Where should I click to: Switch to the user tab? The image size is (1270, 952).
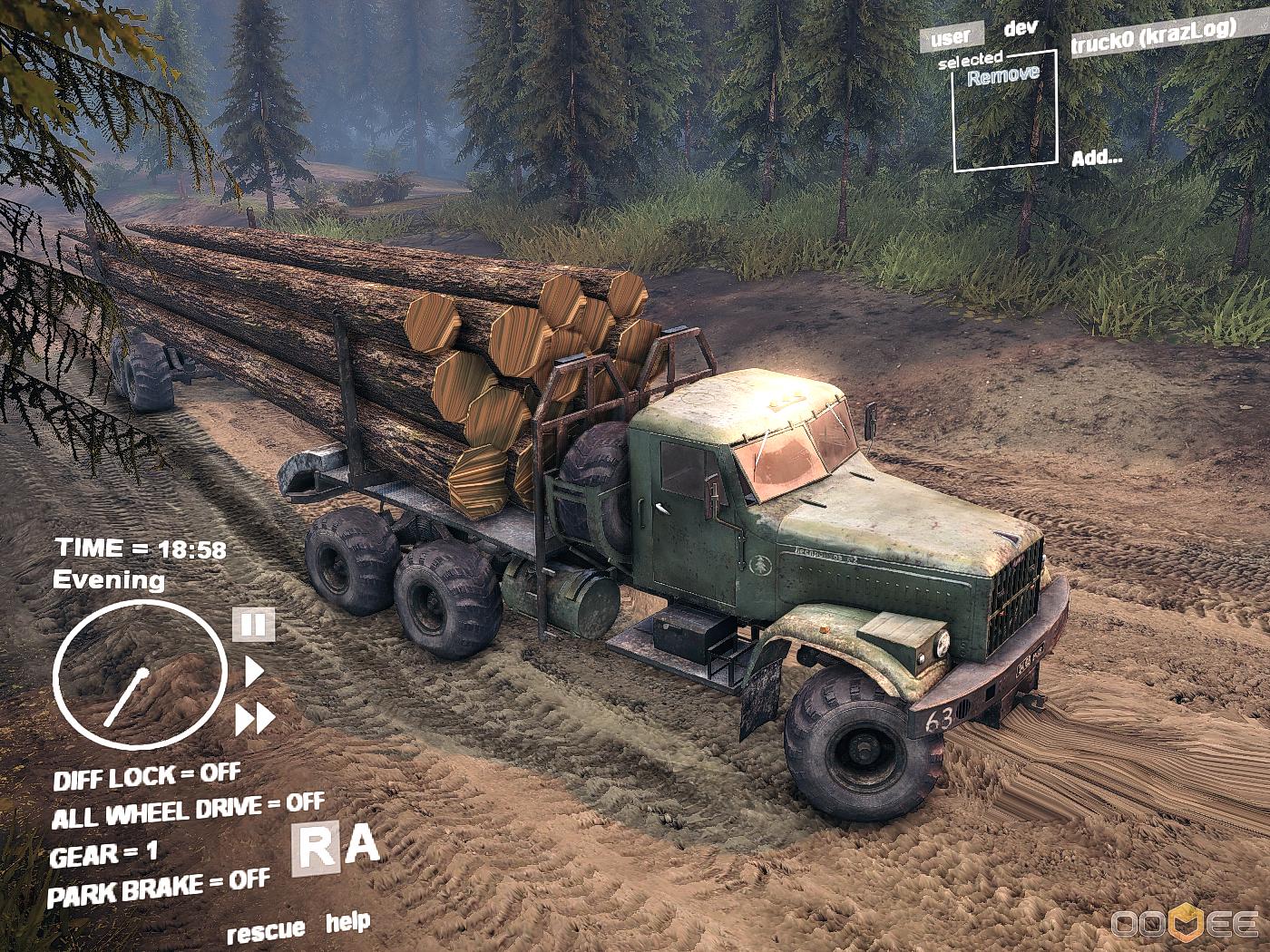(x=950, y=38)
